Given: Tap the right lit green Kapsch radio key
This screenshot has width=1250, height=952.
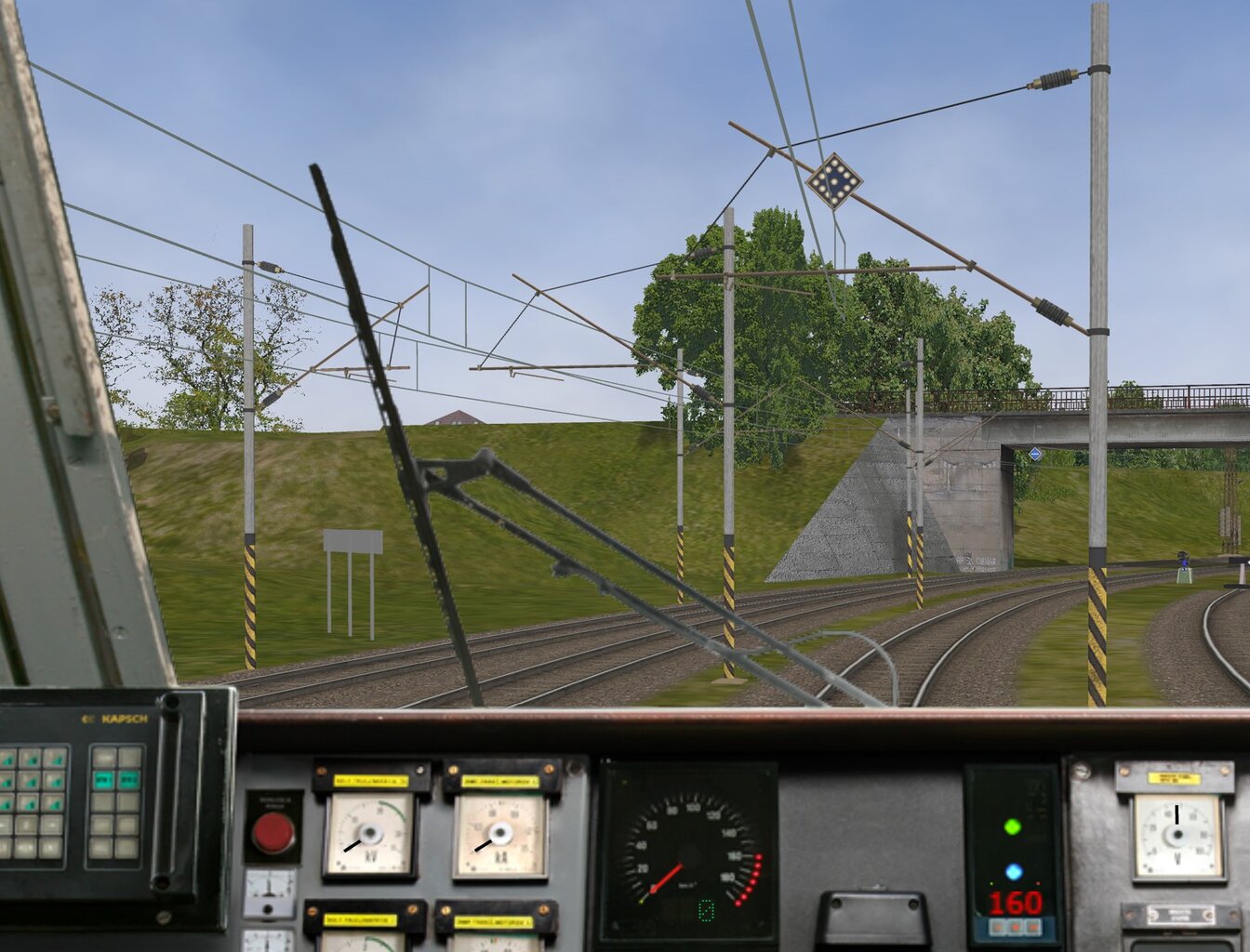Looking at the screenshot, I should [128, 780].
